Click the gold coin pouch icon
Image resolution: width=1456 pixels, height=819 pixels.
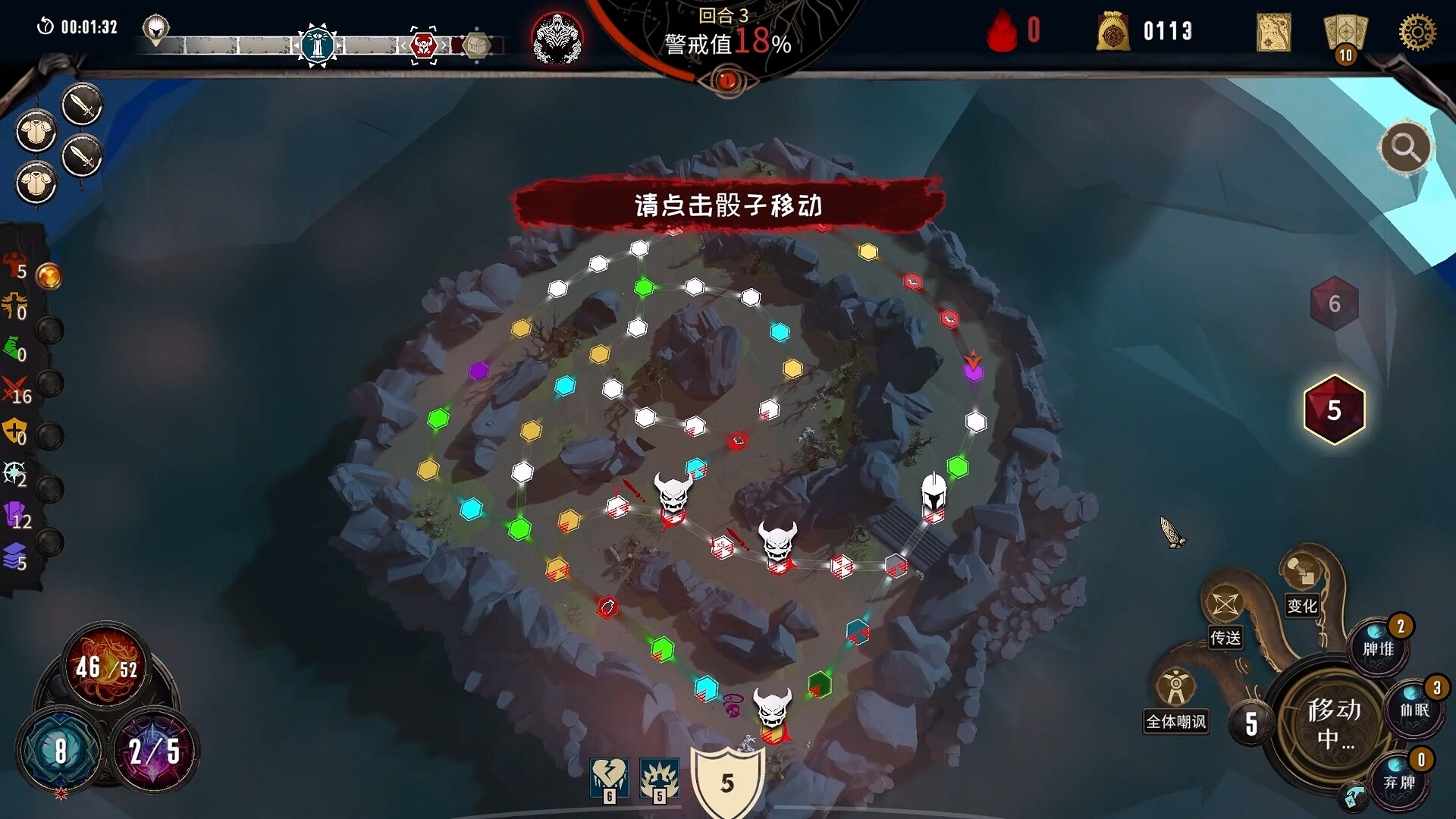(1112, 33)
